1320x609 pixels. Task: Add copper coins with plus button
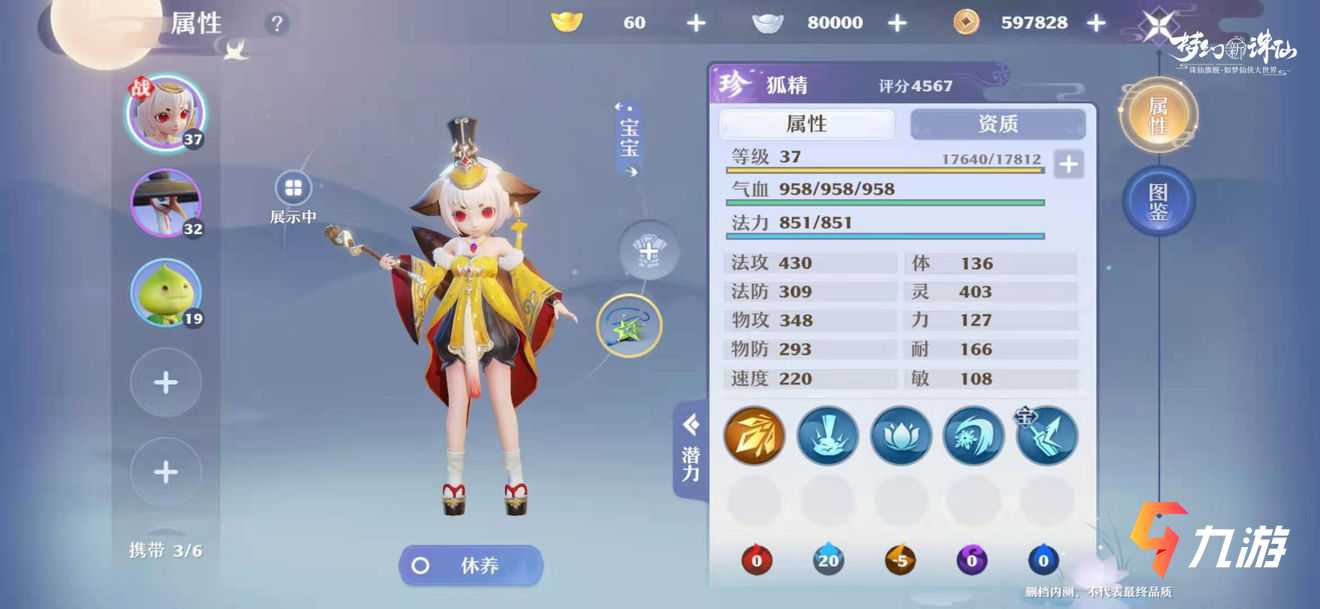1096,22
